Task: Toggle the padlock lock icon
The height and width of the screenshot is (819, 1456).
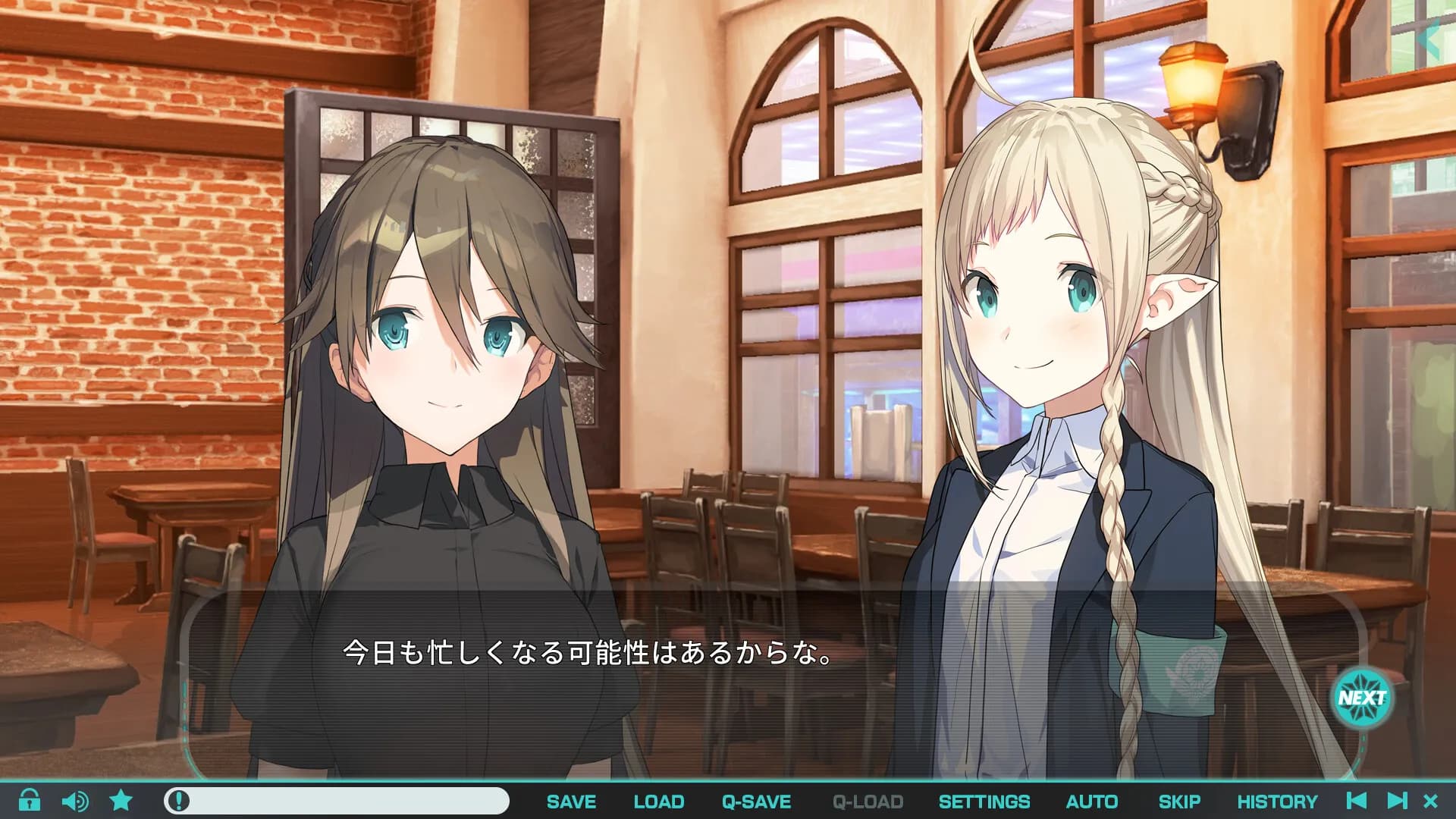Action: click(x=30, y=800)
